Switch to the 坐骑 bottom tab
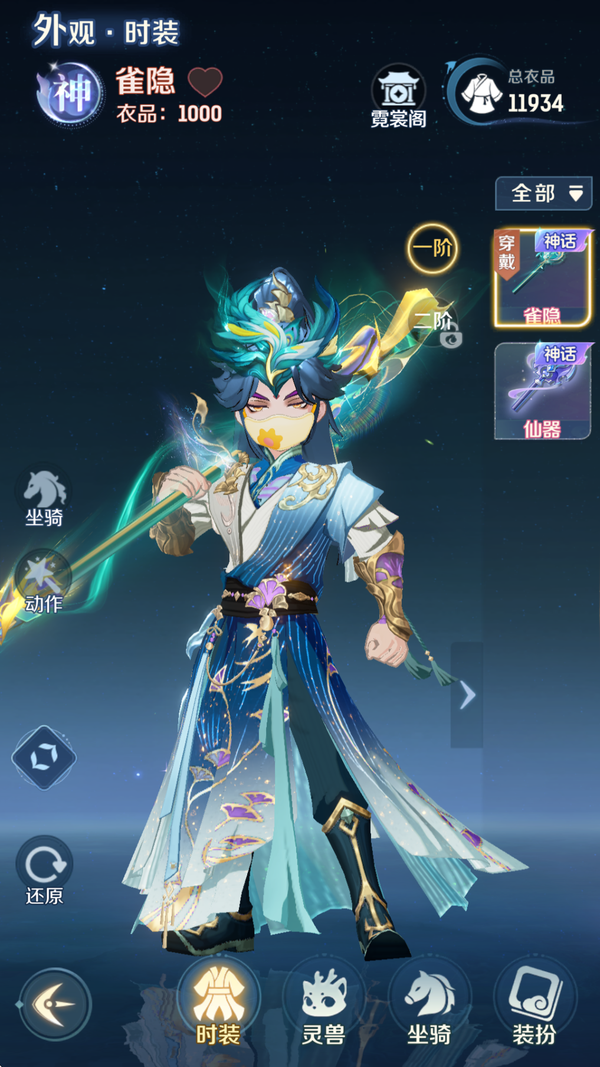The width and height of the screenshot is (600, 1067). coord(429,1003)
